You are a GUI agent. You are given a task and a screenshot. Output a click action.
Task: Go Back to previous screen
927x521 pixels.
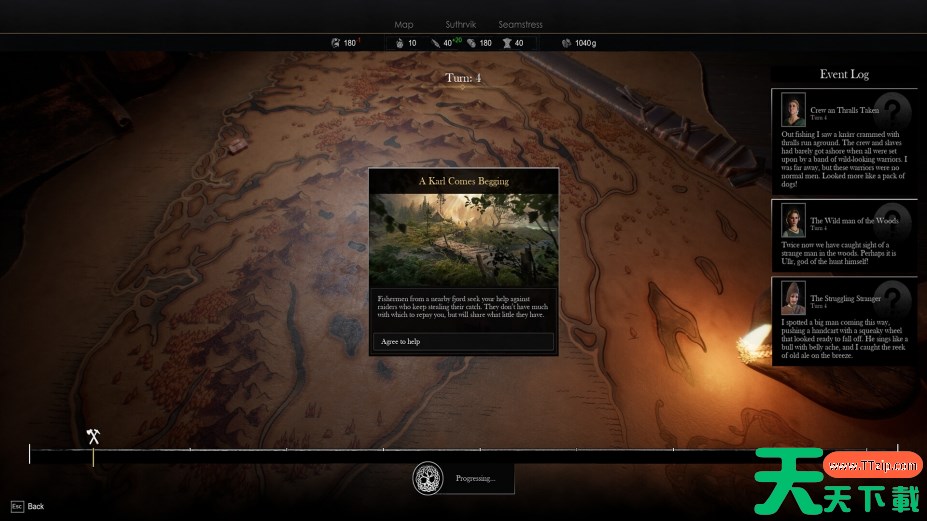[28, 506]
